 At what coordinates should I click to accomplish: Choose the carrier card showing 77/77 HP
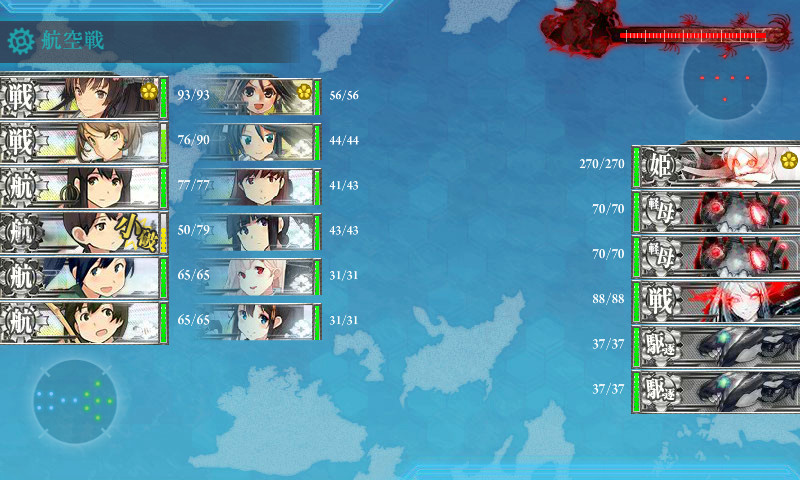pyautogui.click(x=82, y=188)
